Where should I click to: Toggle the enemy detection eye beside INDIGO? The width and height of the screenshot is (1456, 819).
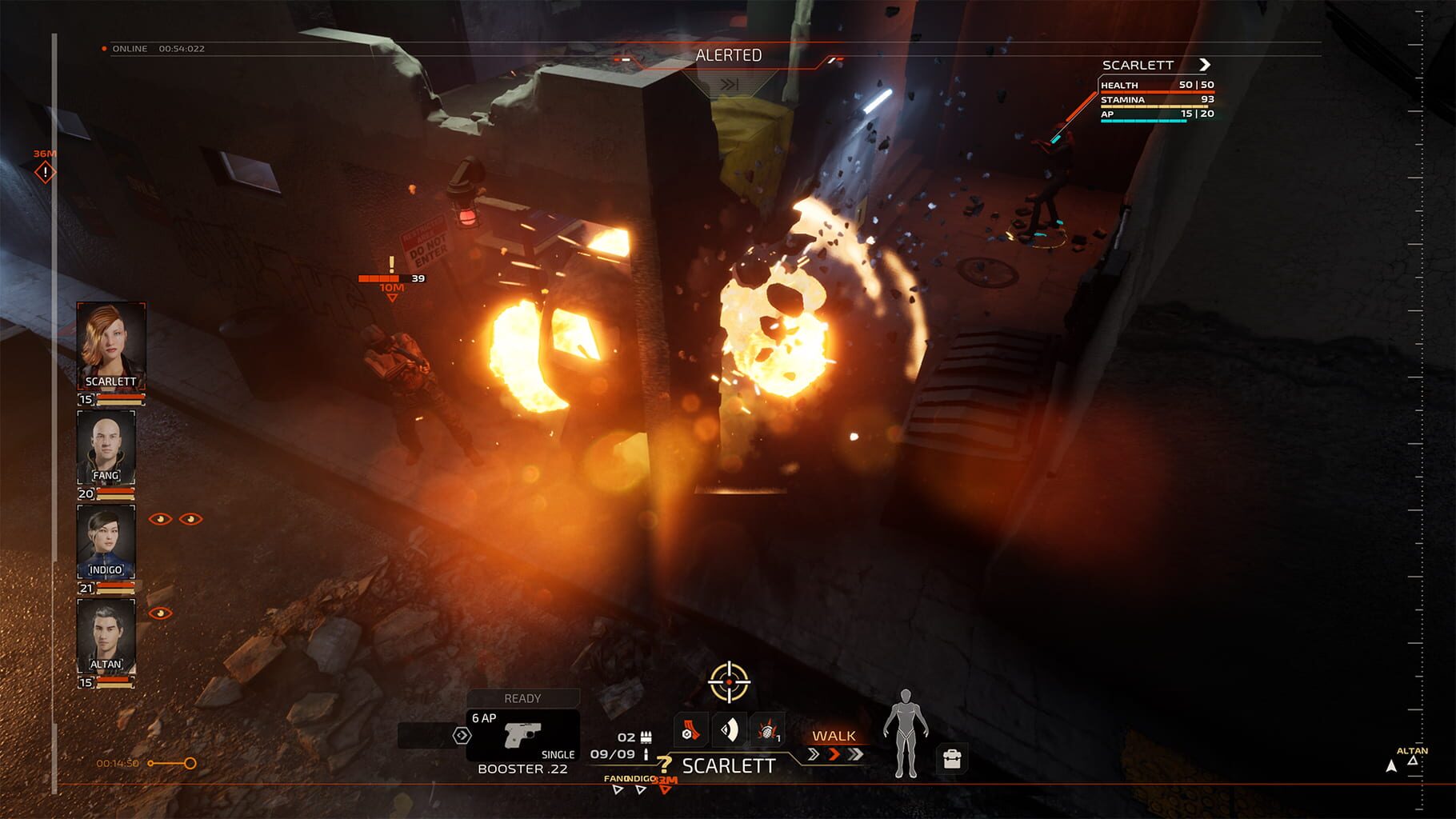(x=162, y=520)
